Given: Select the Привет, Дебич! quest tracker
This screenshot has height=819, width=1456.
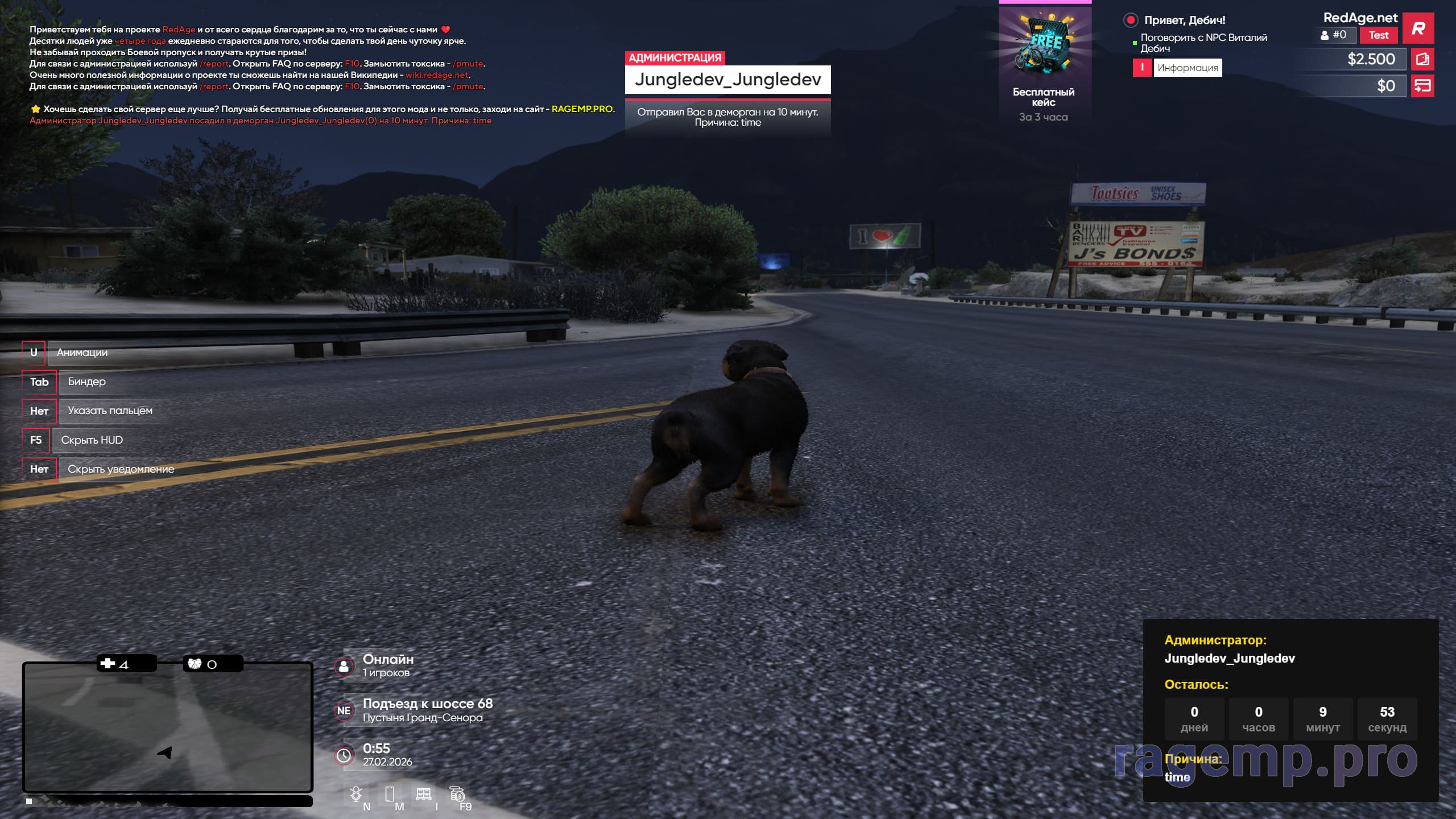Looking at the screenshot, I should [1184, 20].
